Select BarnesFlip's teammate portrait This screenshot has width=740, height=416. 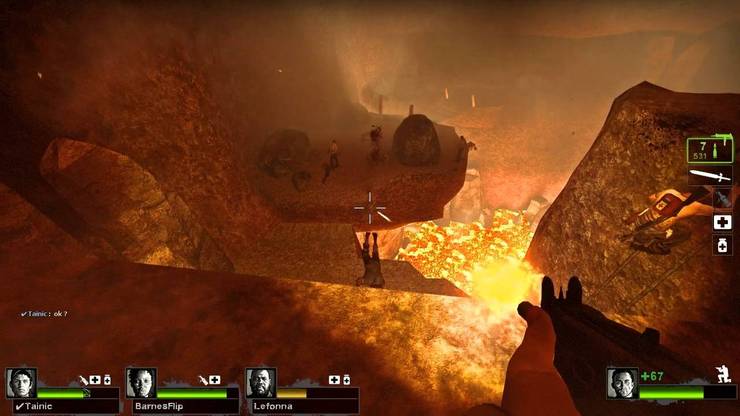(141, 382)
